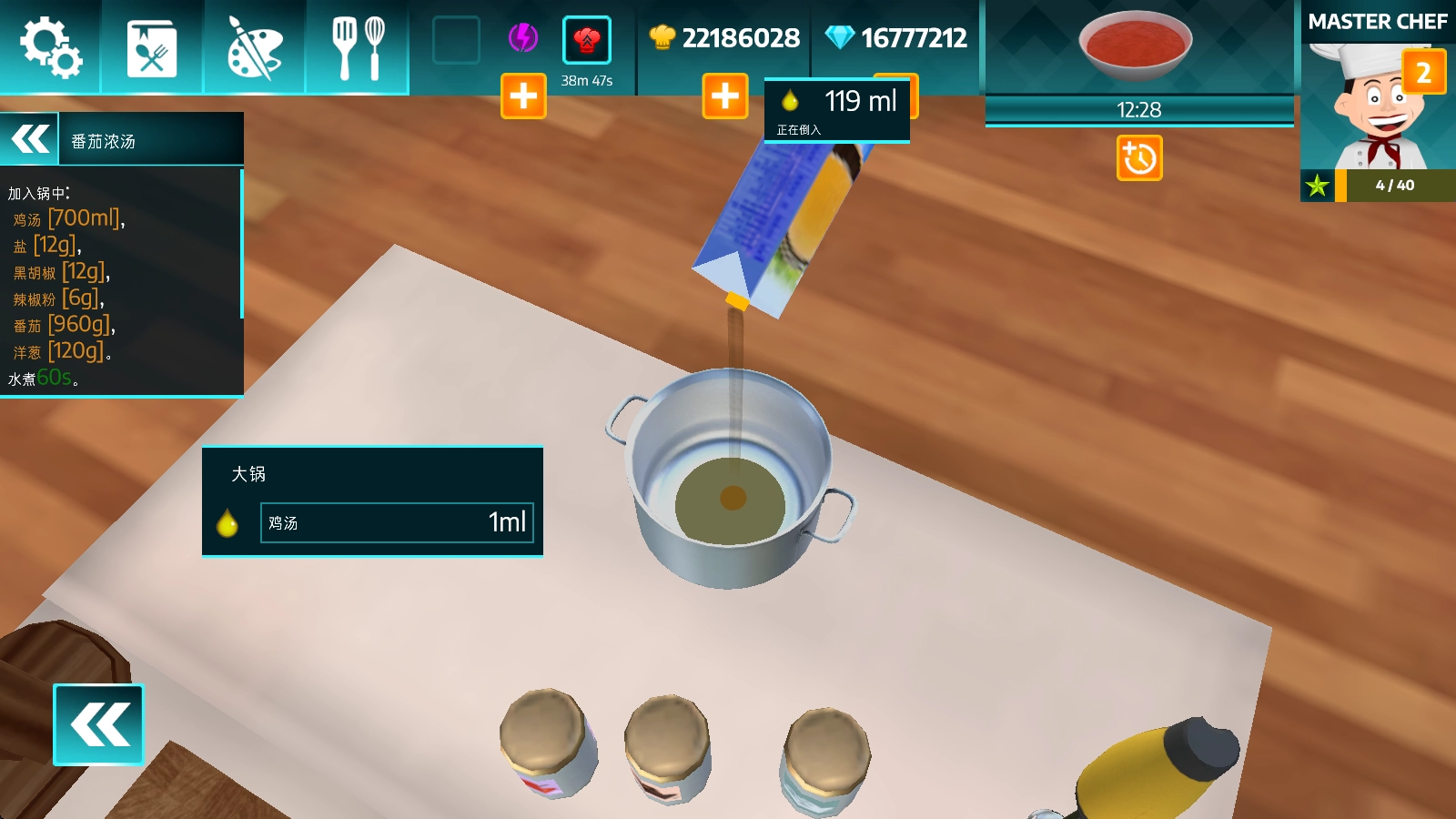Click the orange add-time clock button

(x=1139, y=158)
